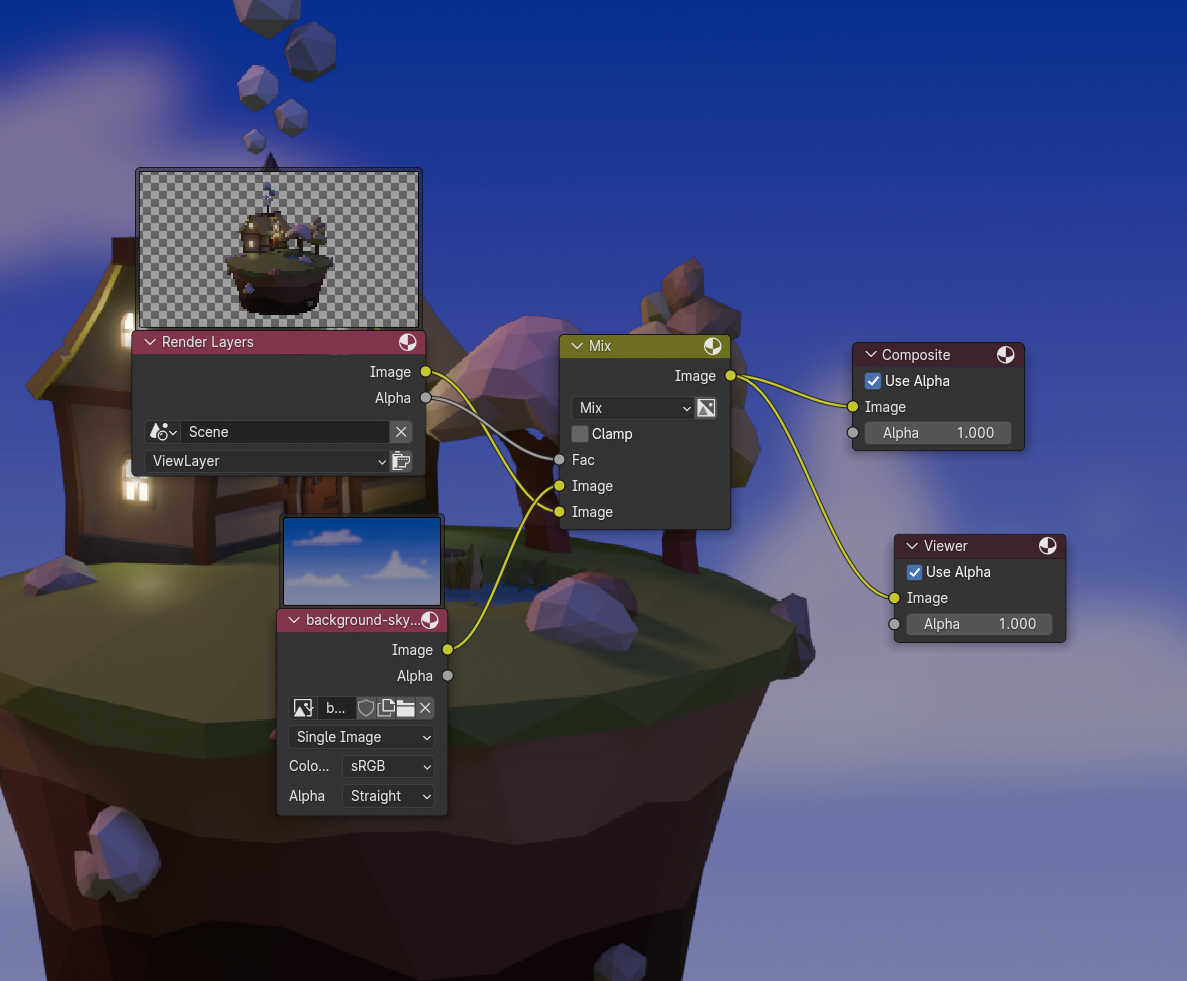The height and width of the screenshot is (981, 1187).
Task: Clear the Scene field in Render Layers
Action: pos(400,432)
